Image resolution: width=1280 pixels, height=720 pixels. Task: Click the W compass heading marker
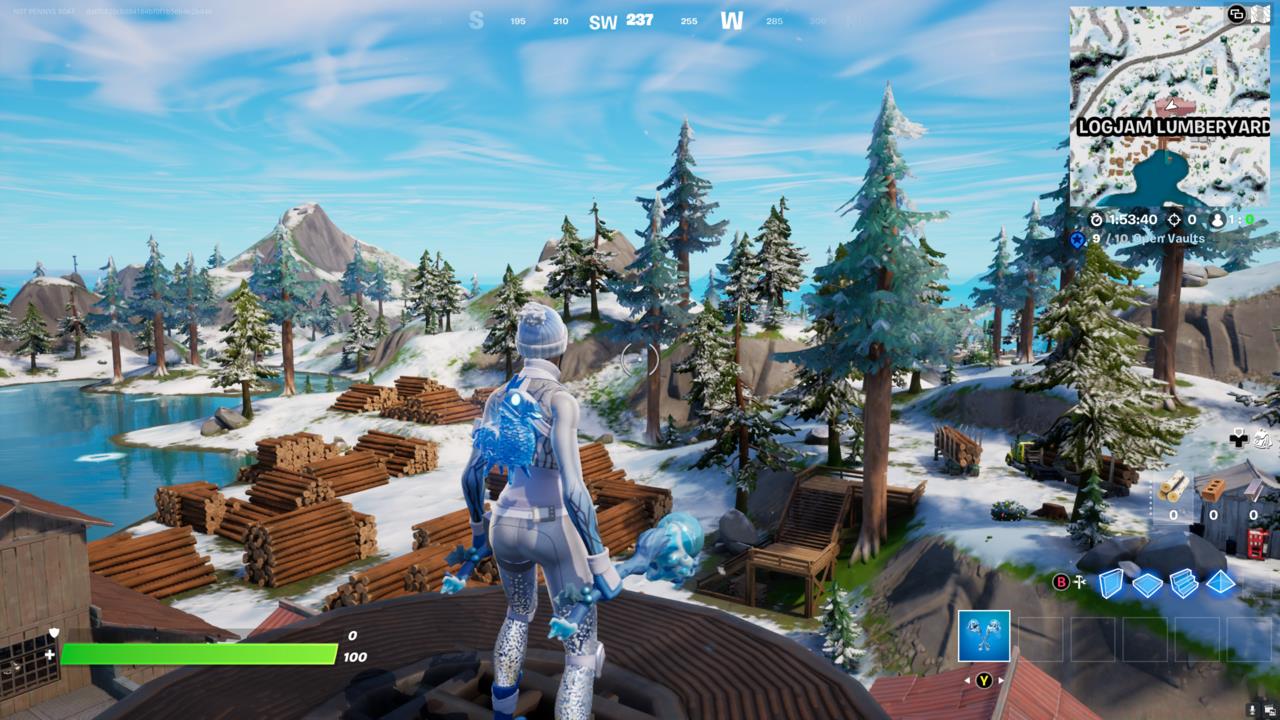click(731, 20)
